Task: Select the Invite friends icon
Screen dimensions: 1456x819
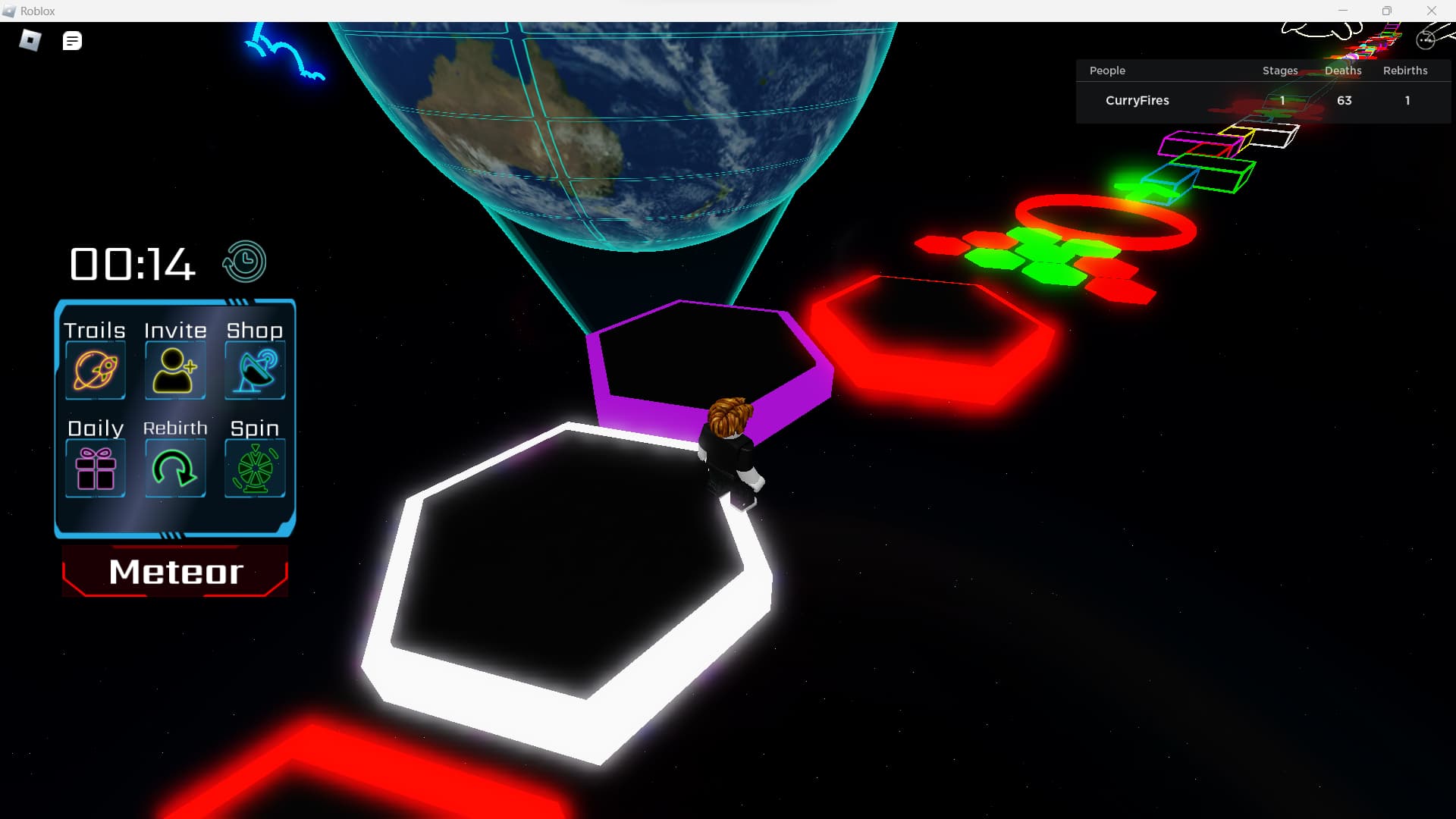Action: 174,369
